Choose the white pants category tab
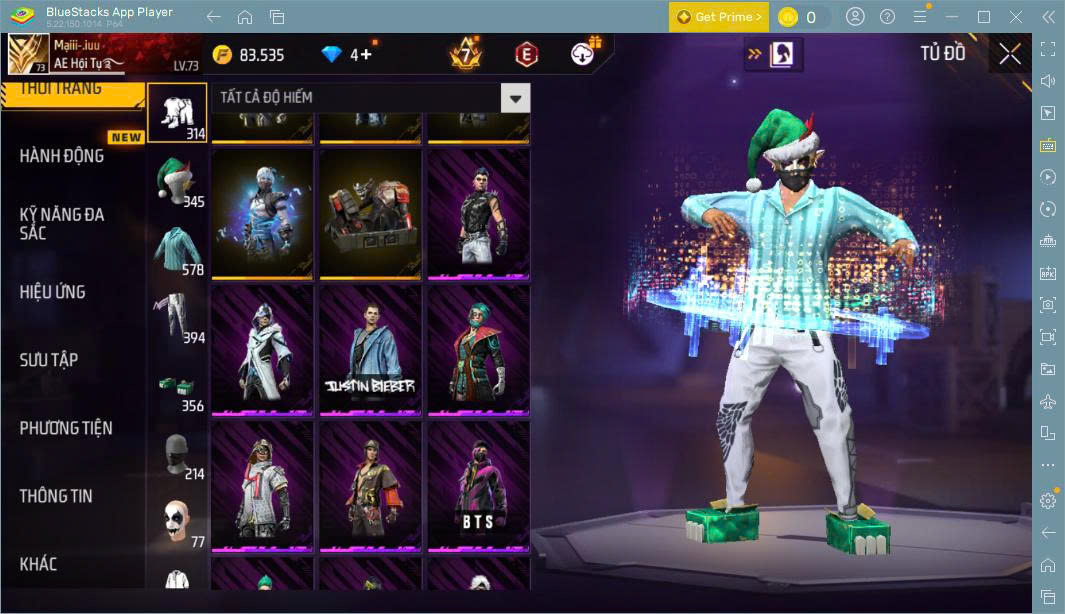Screen dimensions: 1065x614 177,318
